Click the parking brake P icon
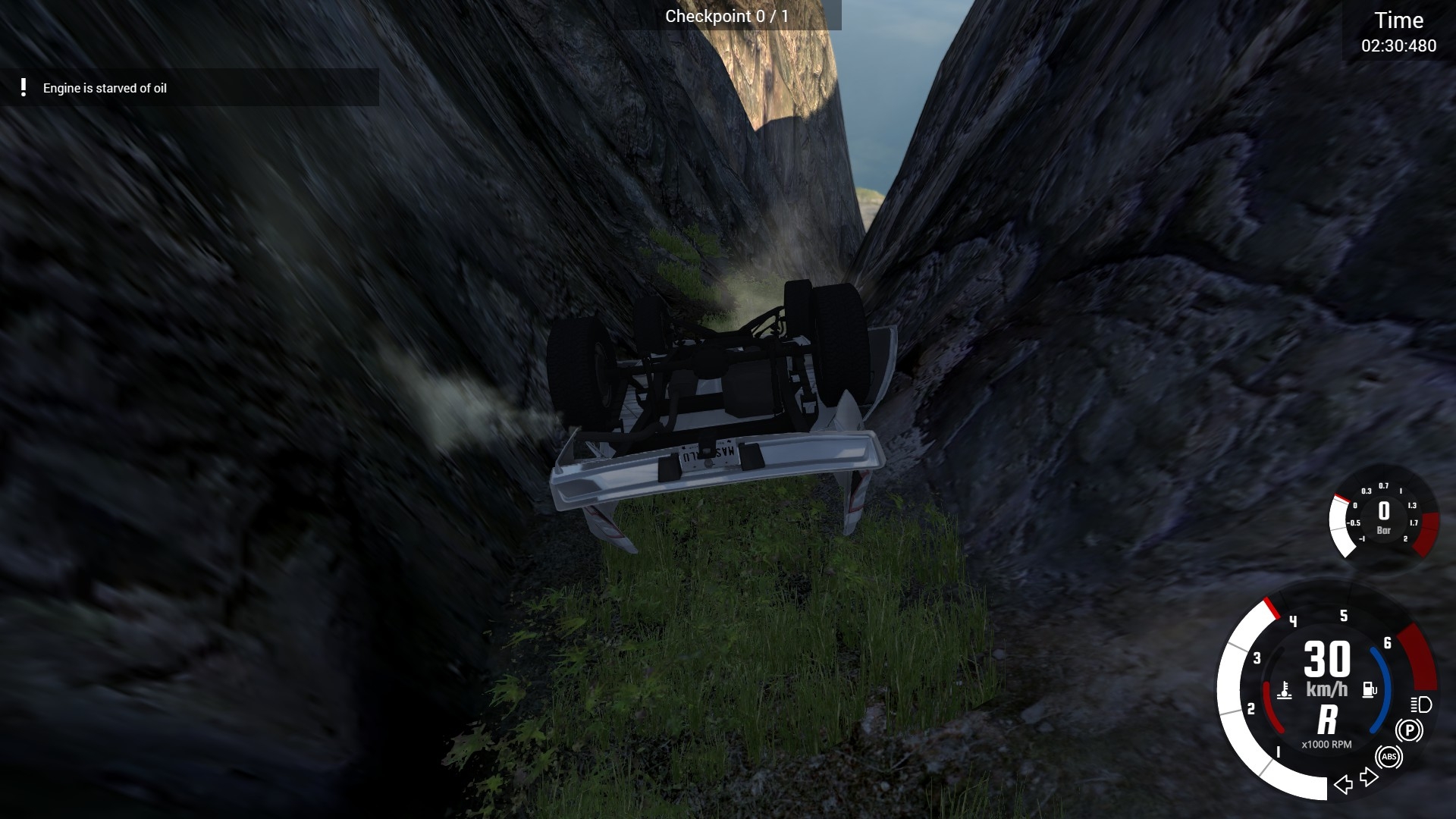The width and height of the screenshot is (1456, 819). tap(1409, 730)
